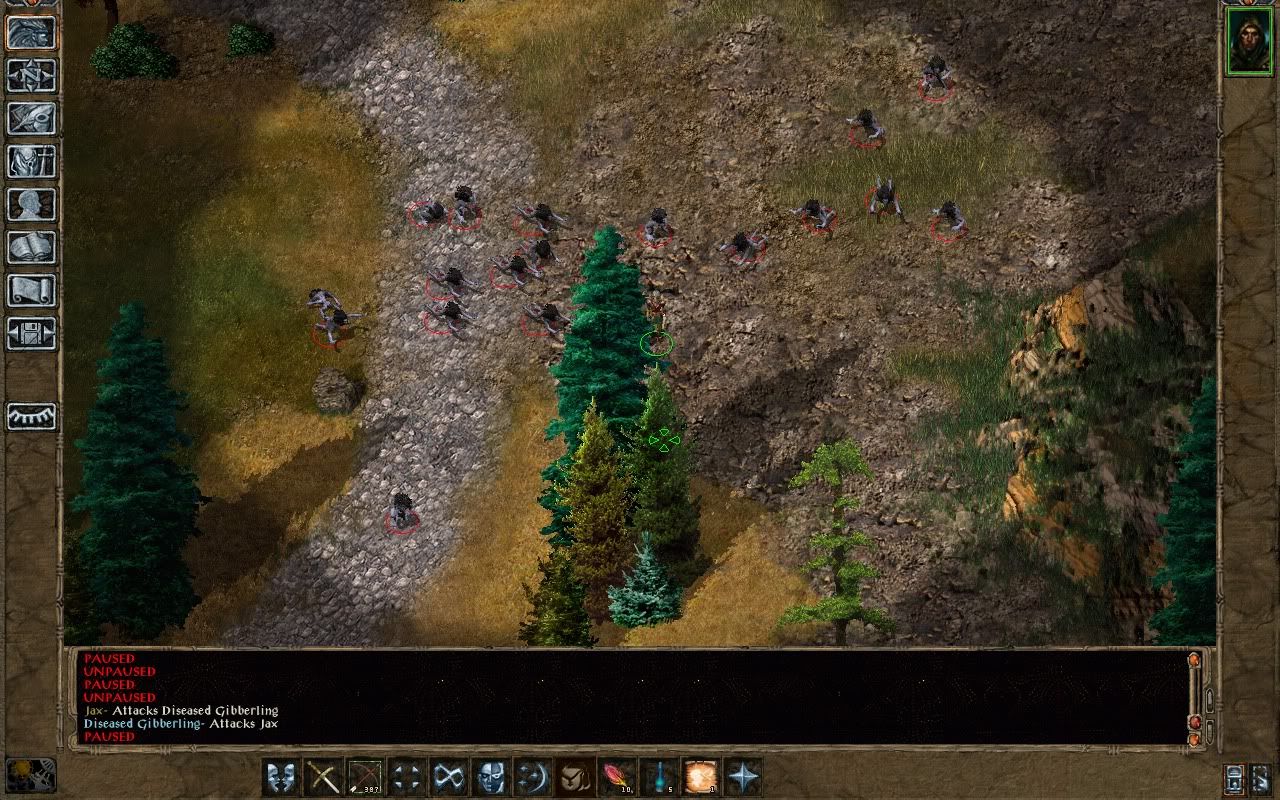Open the mage spellbook button
Screen dimensions: 1280x800
click(31, 248)
